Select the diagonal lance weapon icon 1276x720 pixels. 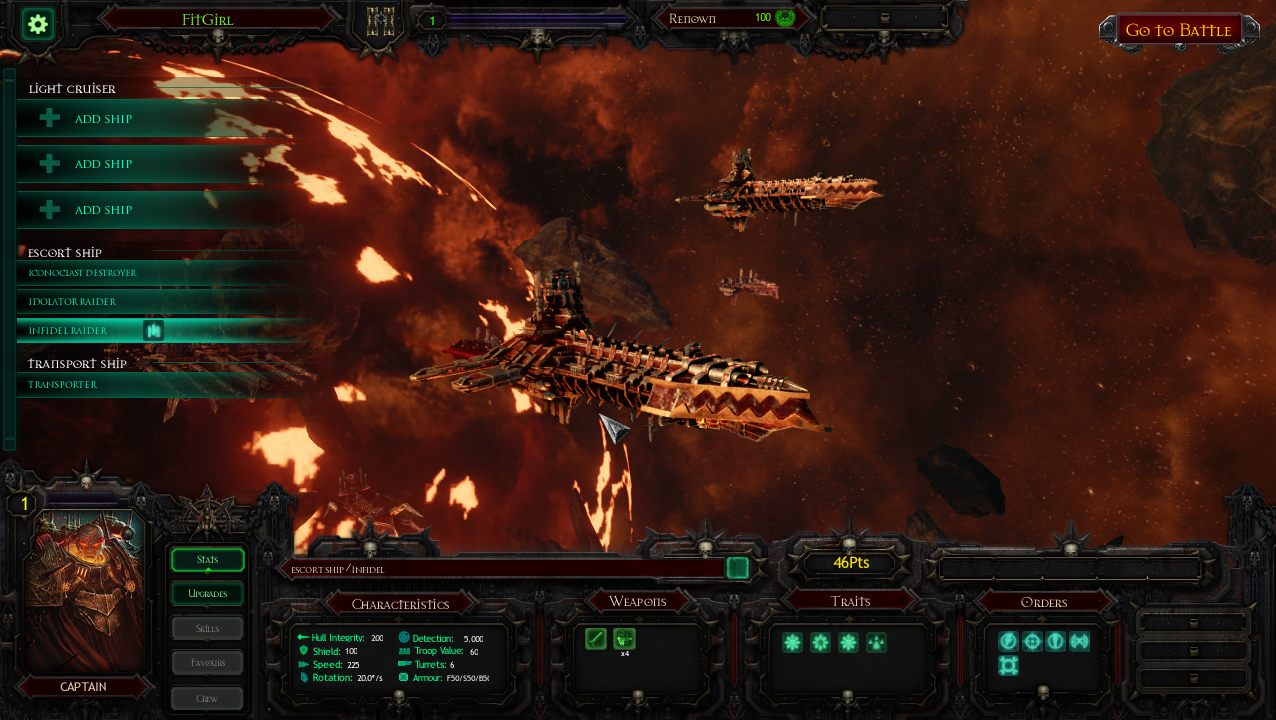[596, 638]
